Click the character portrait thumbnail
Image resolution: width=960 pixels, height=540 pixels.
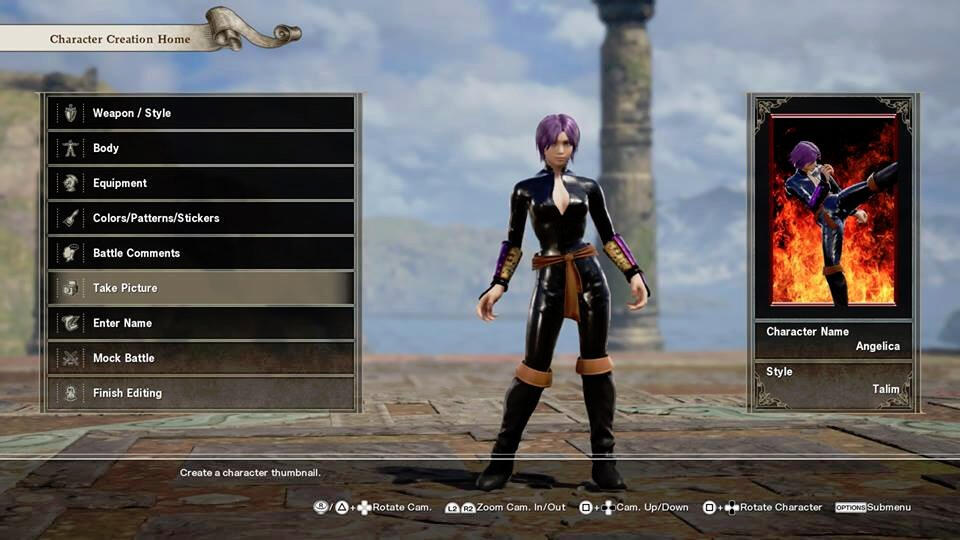pos(833,211)
